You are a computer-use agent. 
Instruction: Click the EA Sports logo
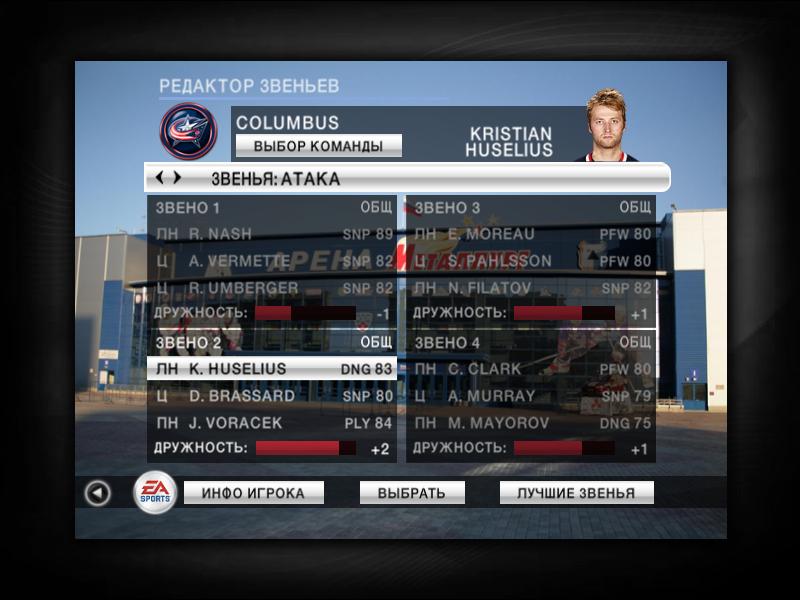pos(155,492)
